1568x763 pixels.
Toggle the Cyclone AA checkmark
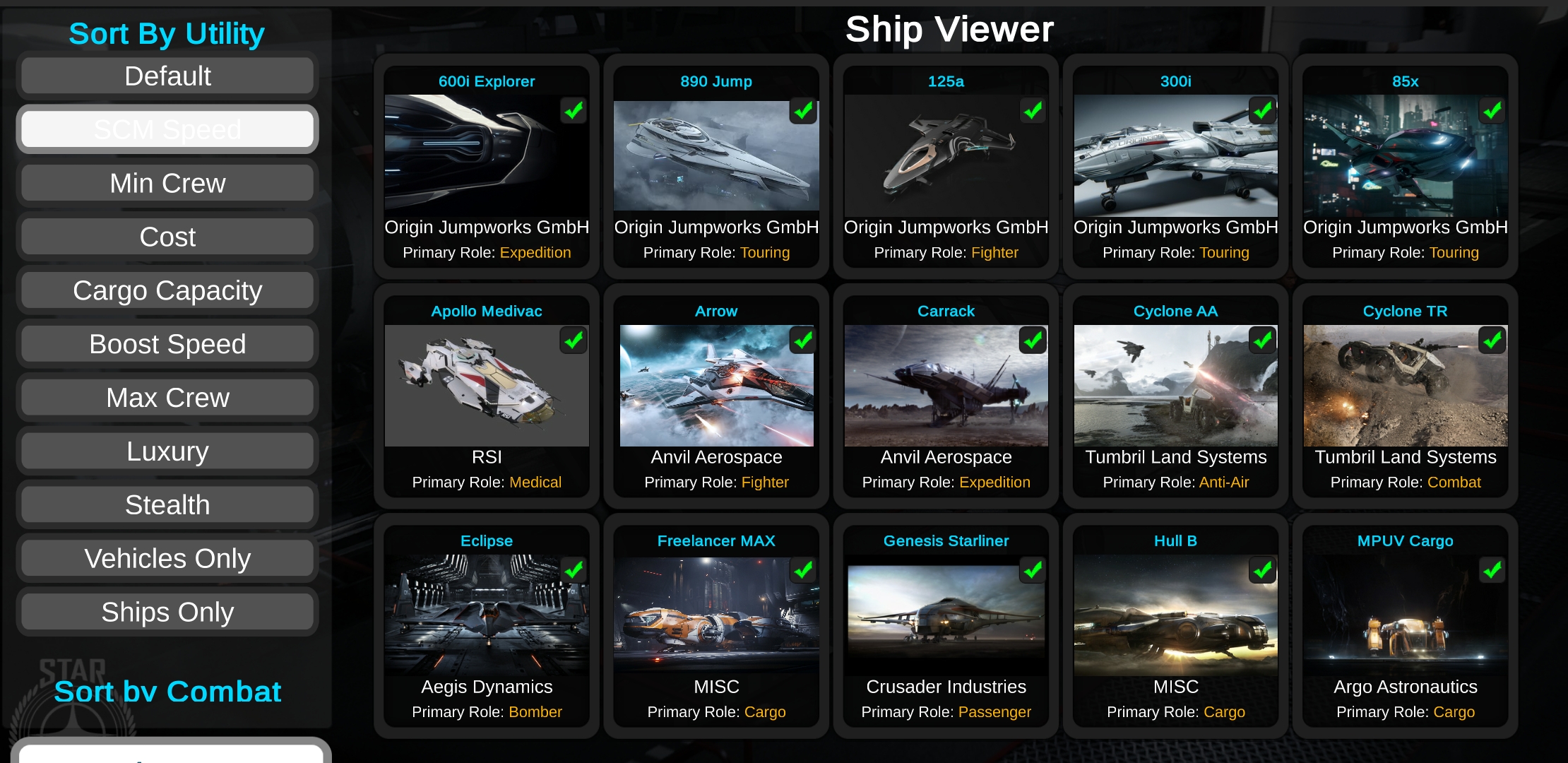(x=1262, y=341)
